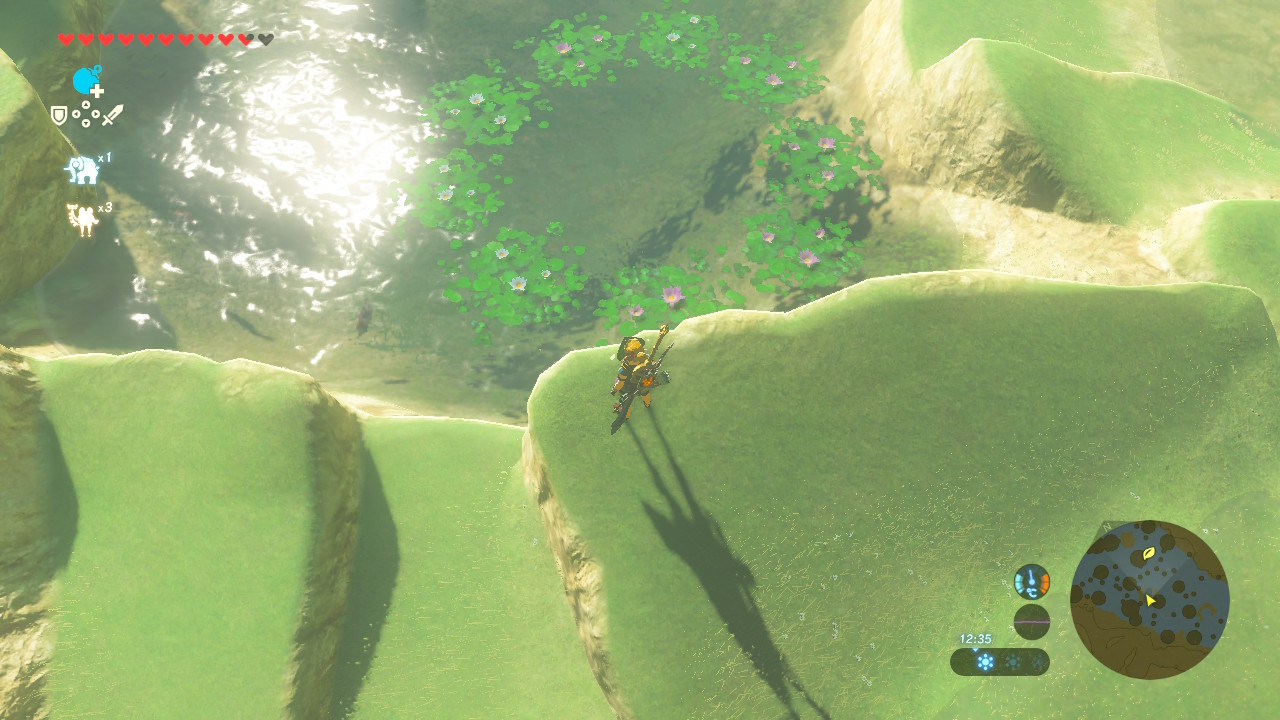Click the yellow leaf marker on the minimap

click(1149, 552)
